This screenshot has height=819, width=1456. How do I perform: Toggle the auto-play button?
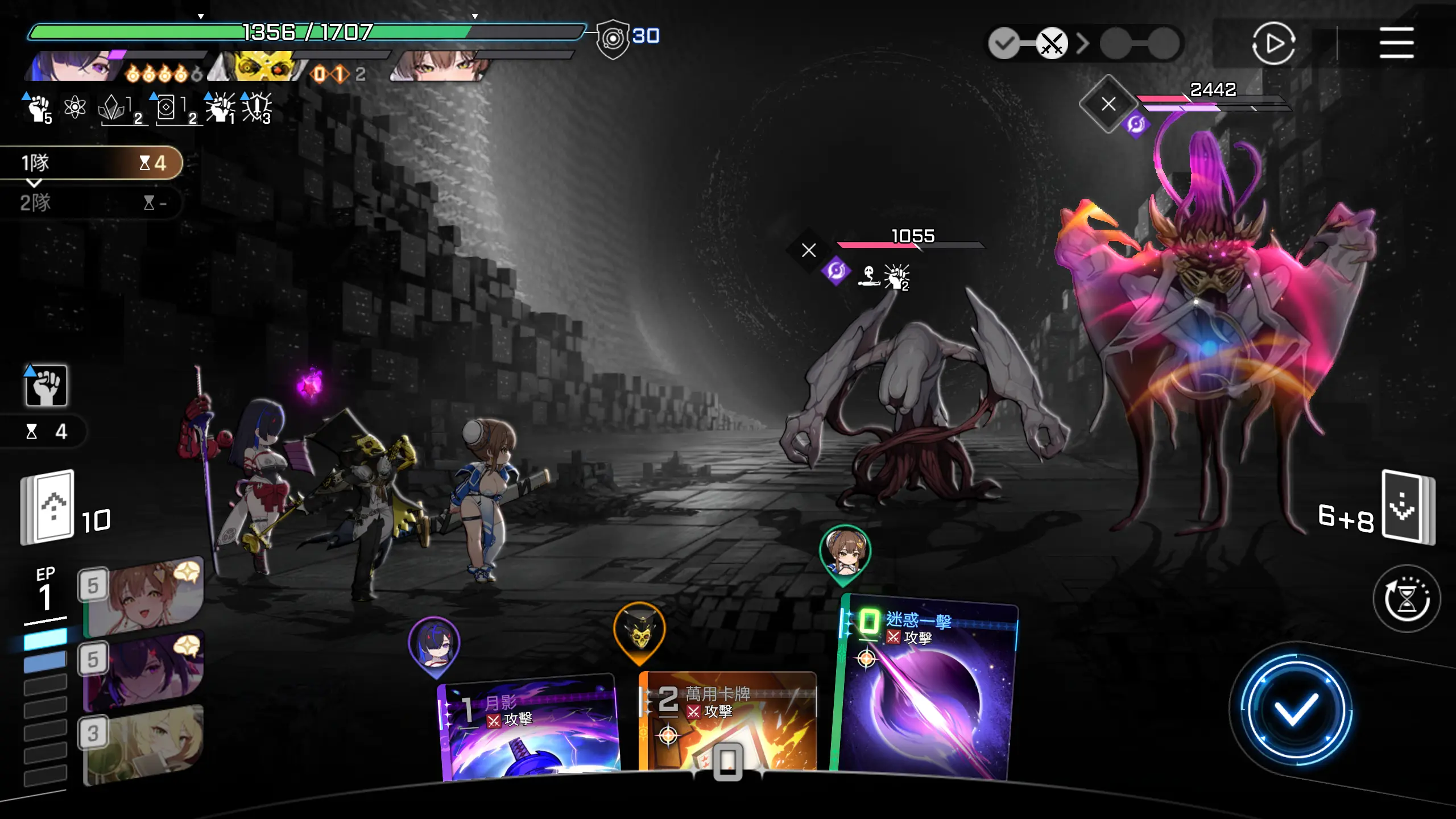(1273, 43)
